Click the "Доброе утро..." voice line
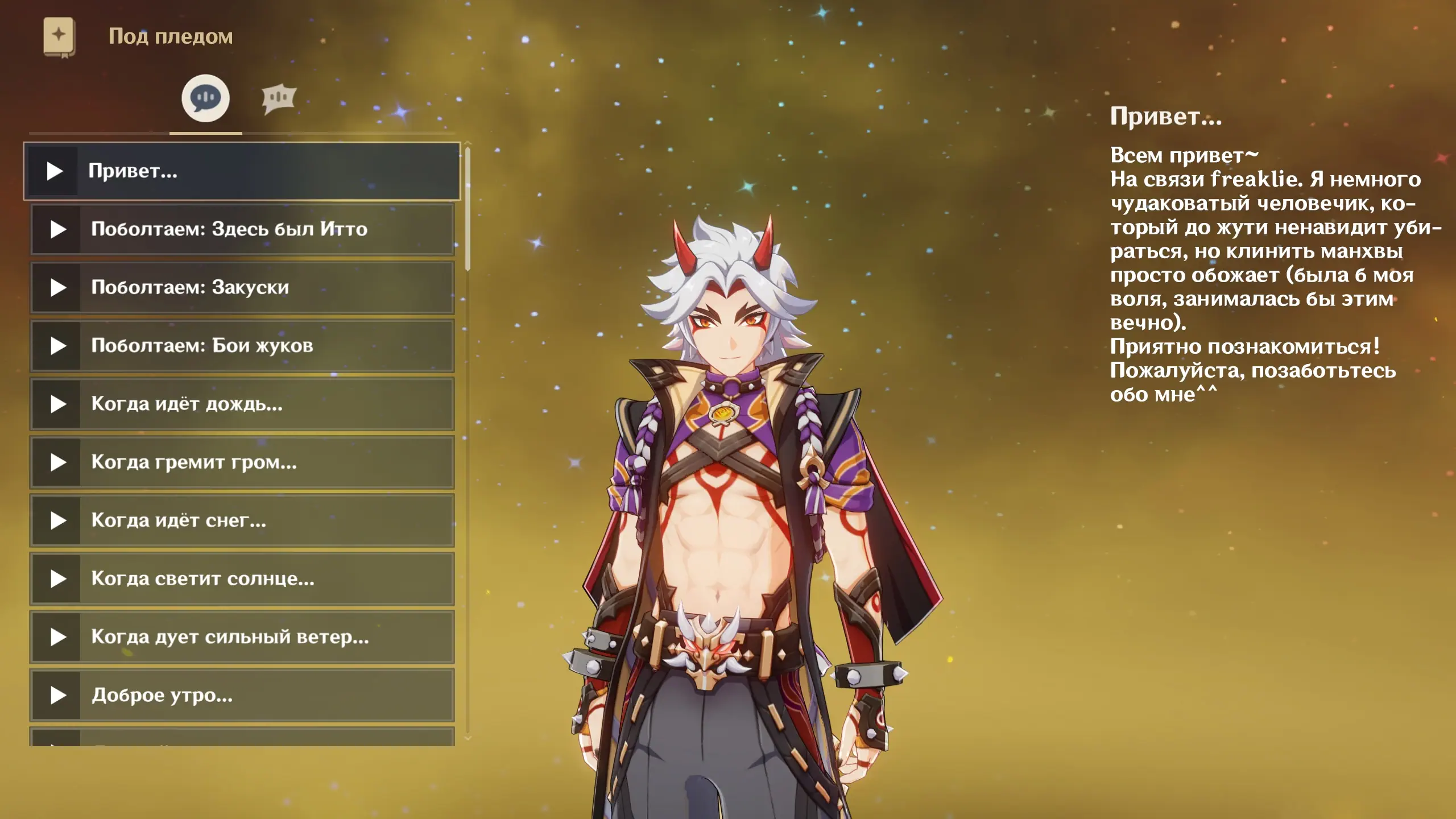This screenshot has height=819, width=1456. [242, 695]
